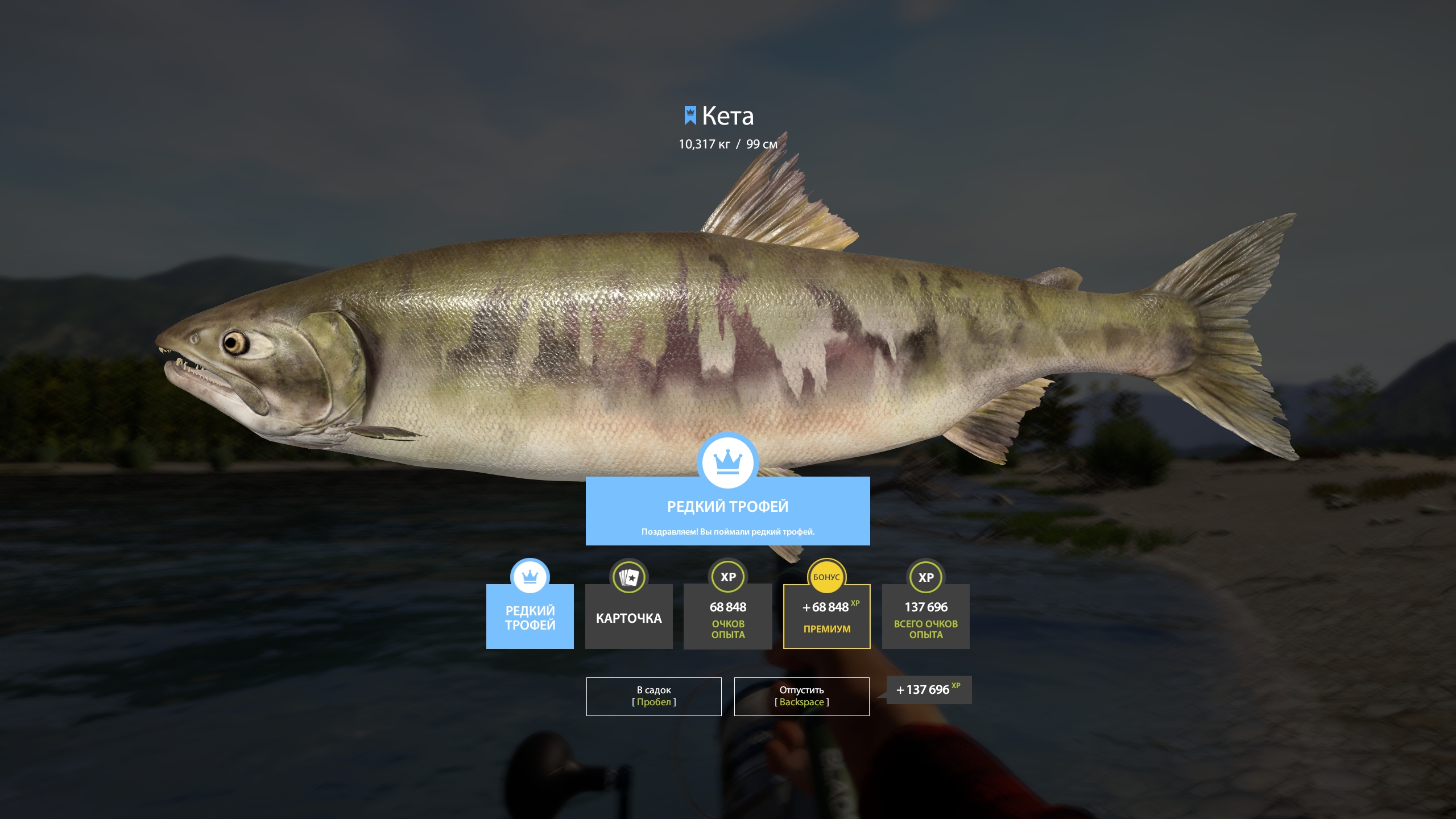Put the fish in the keepnet (В садок)
The image size is (1456, 819).
point(653,696)
